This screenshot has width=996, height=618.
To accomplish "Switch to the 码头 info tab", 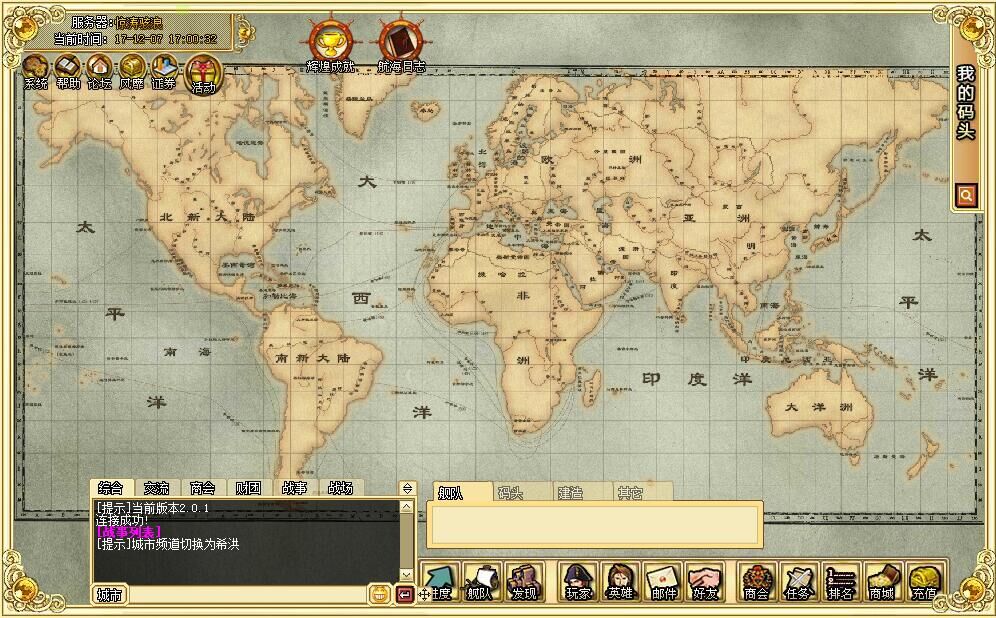I will (x=511, y=493).
